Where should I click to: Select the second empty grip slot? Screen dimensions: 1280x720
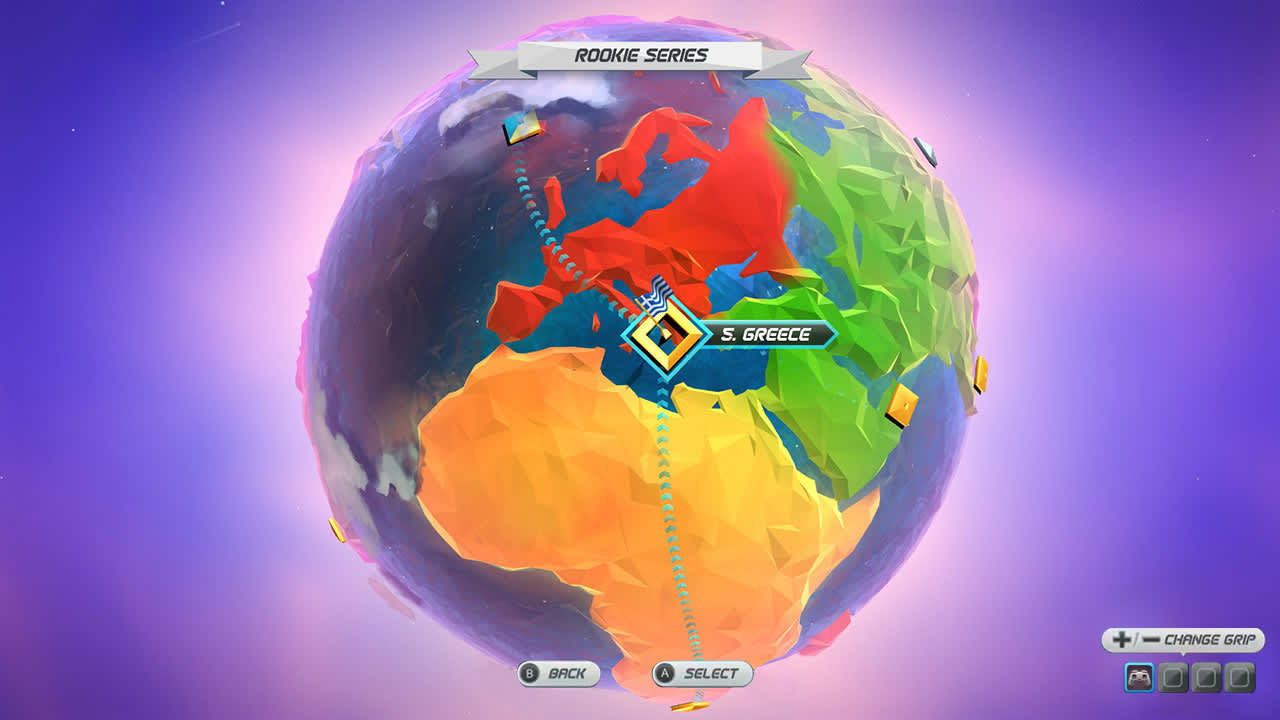pyautogui.click(x=1173, y=677)
